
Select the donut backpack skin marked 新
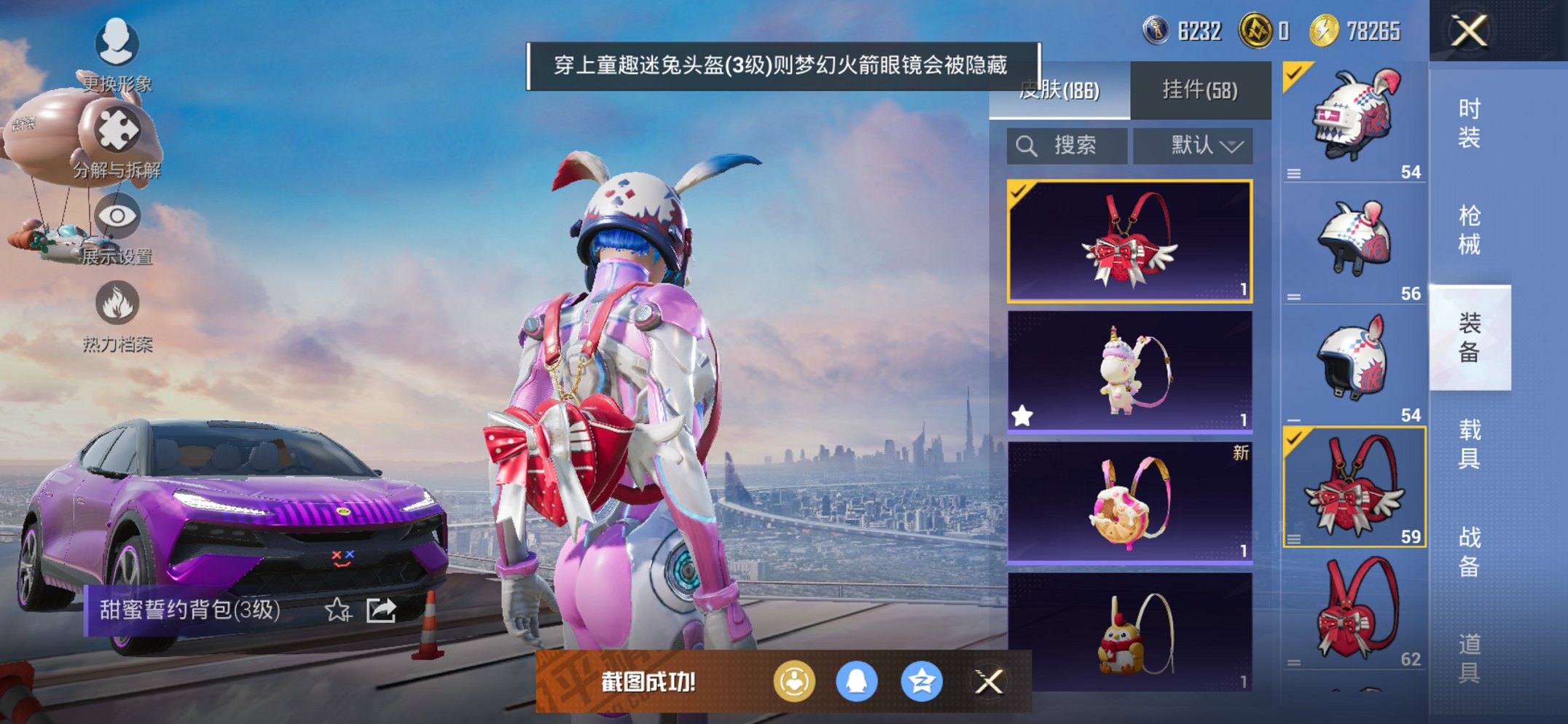click(x=1130, y=503)
